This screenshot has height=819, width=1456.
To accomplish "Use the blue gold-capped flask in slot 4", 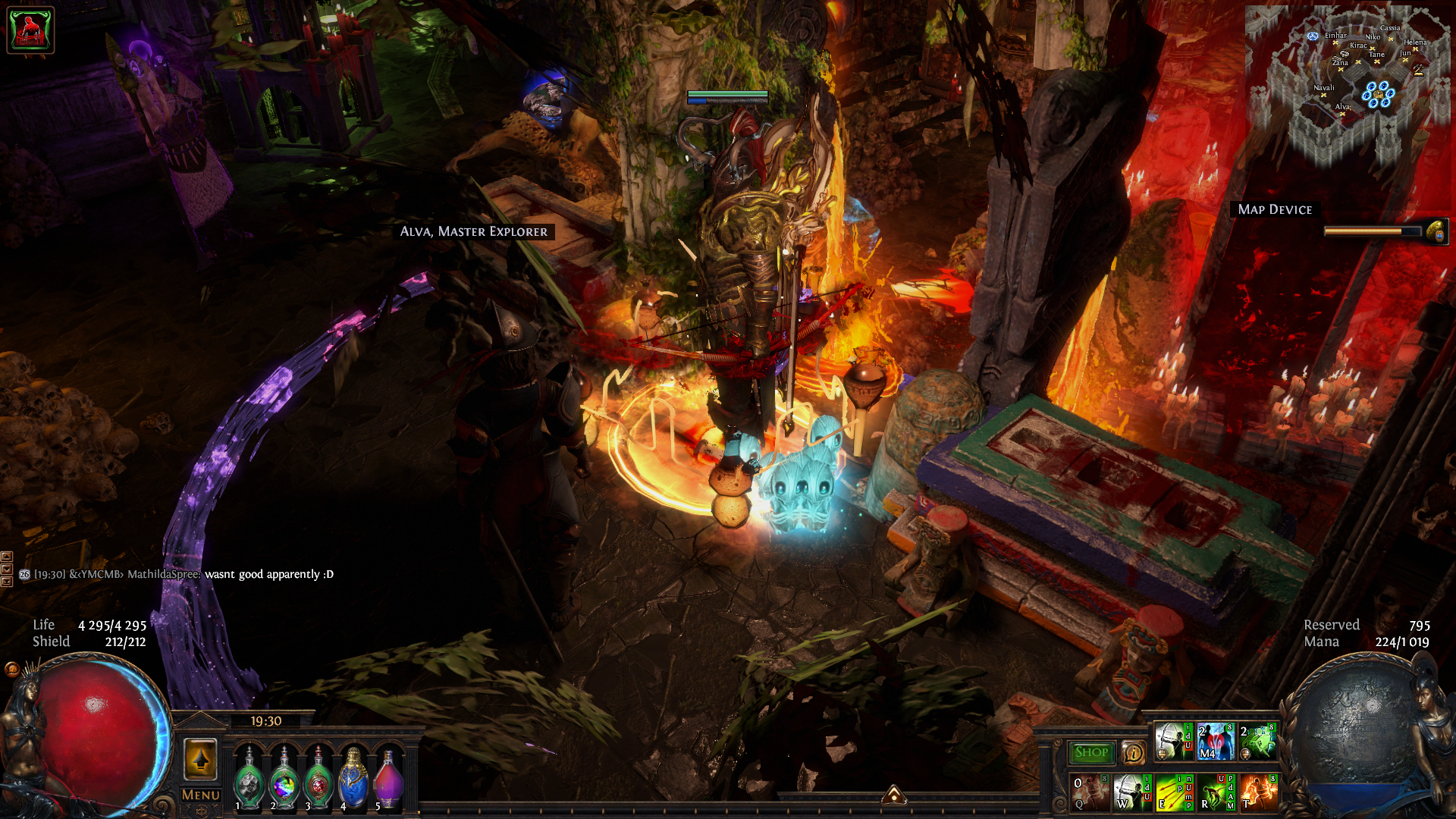I will 353,779.
